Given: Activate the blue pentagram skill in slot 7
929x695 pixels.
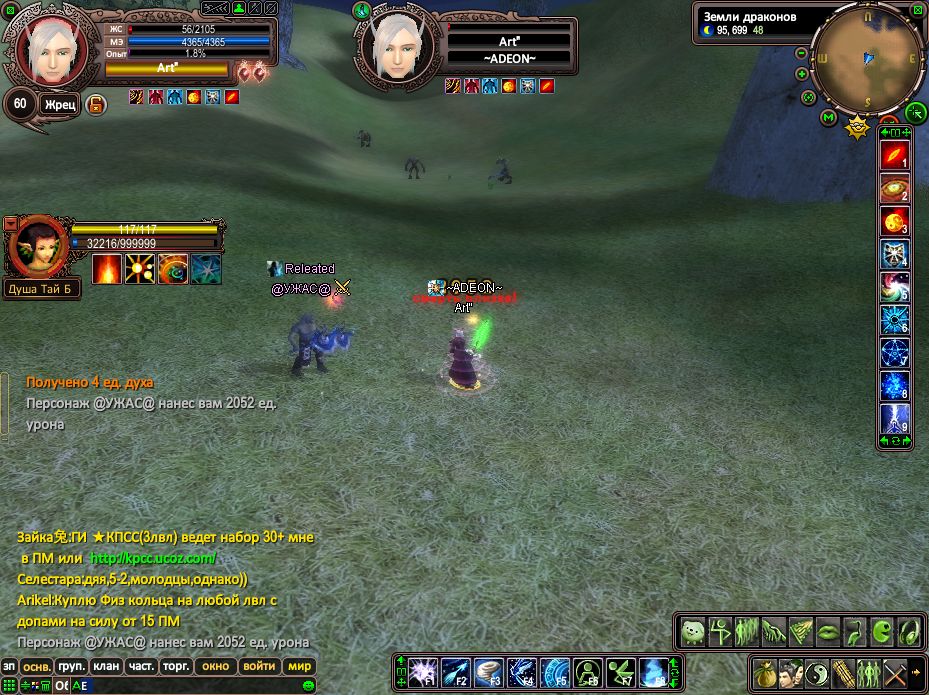Looking at the screenshot, I should click(894, 353).
